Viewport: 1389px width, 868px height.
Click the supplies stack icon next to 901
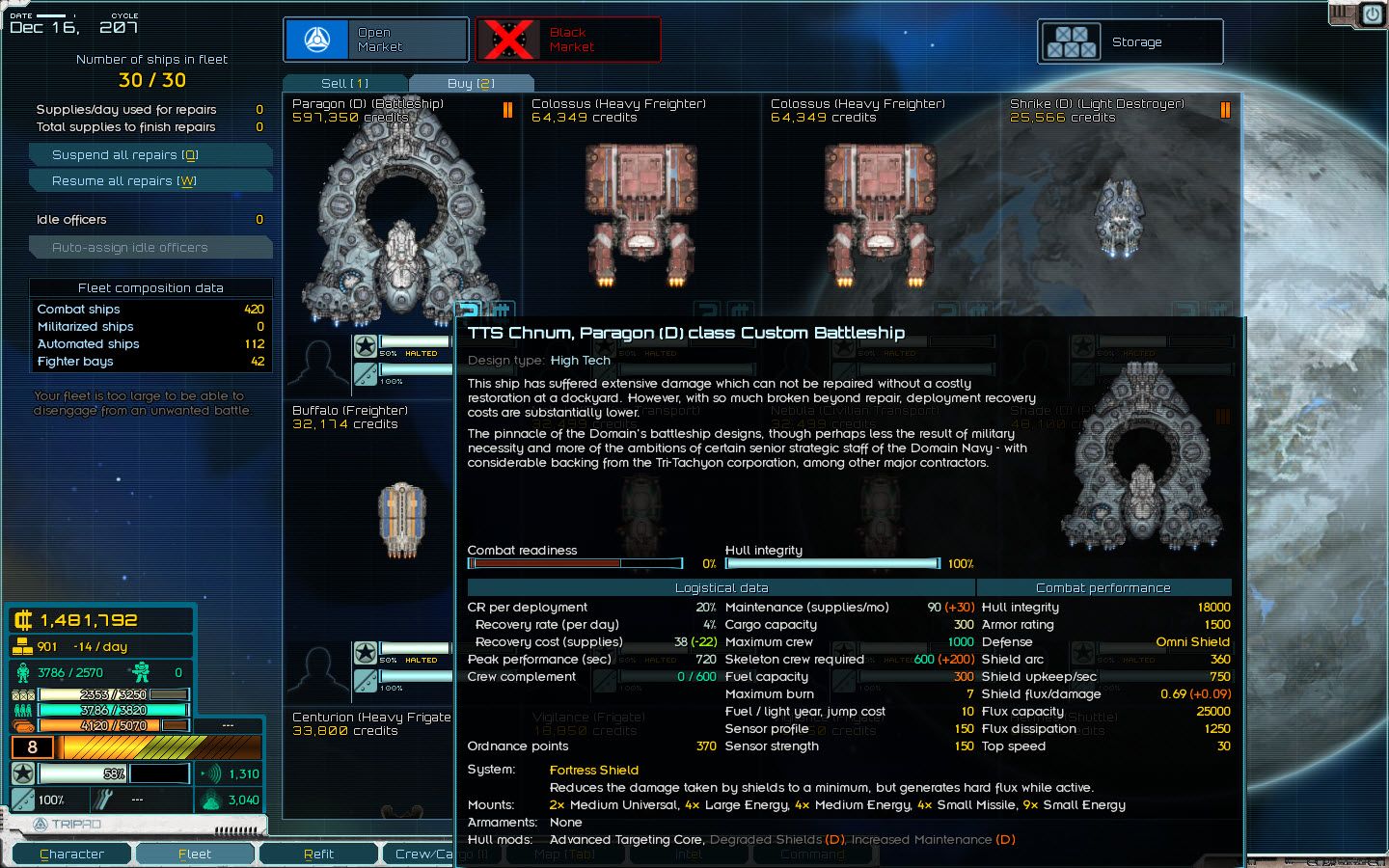(x=22, y=646)
